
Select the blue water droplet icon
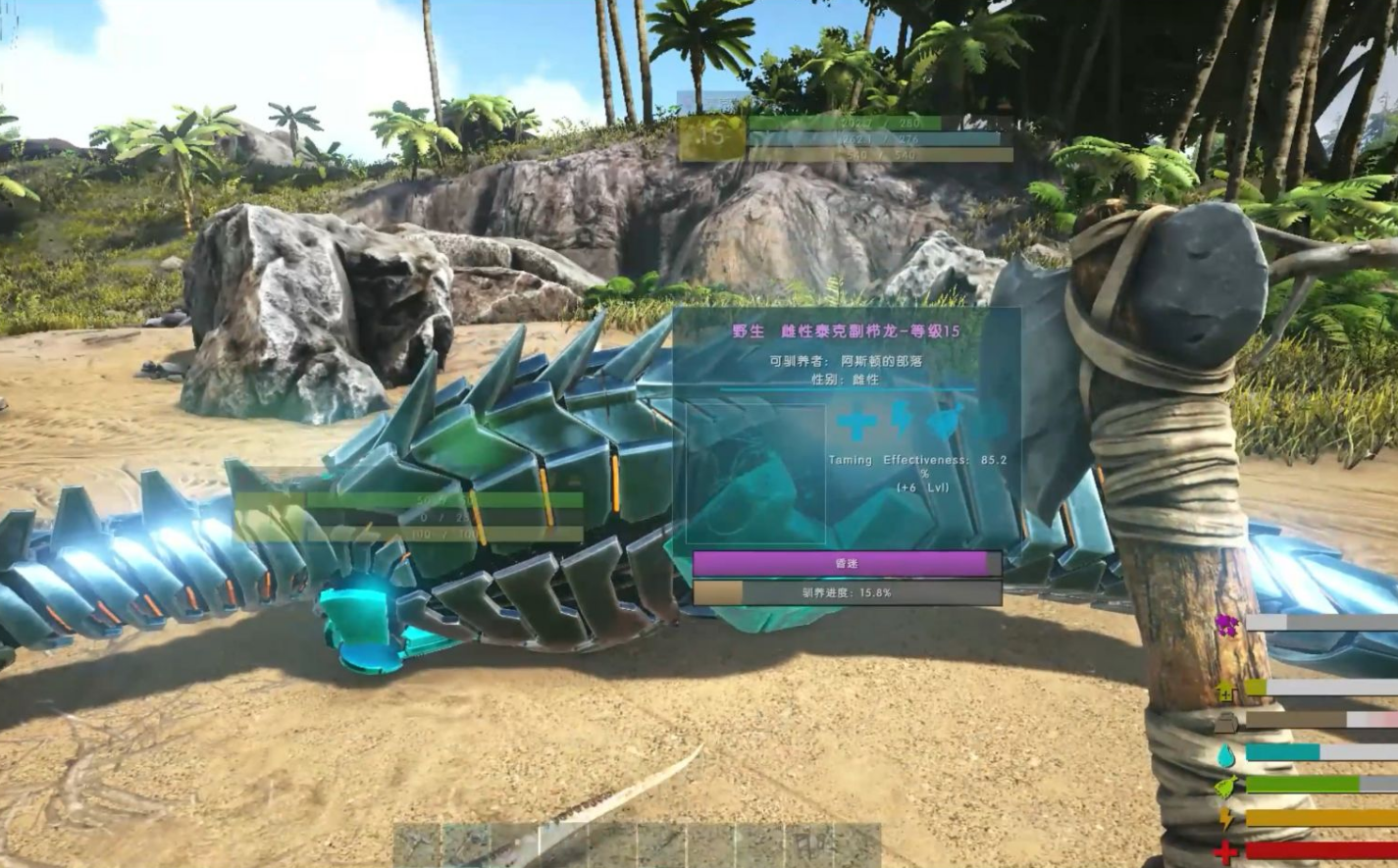click(1226, 755)
